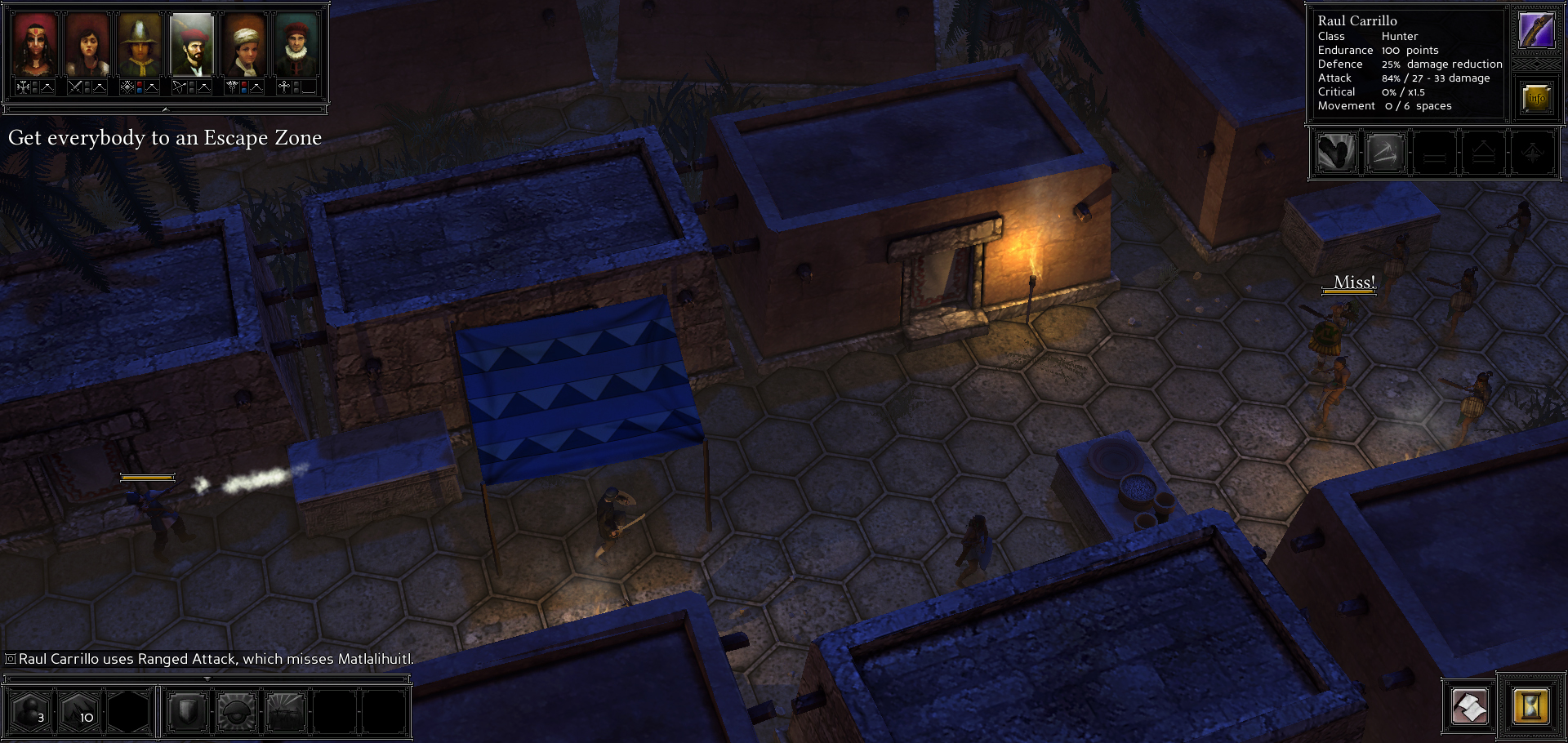Open the white parchment map button
Screen dimensions: 1568x743
1469,706
